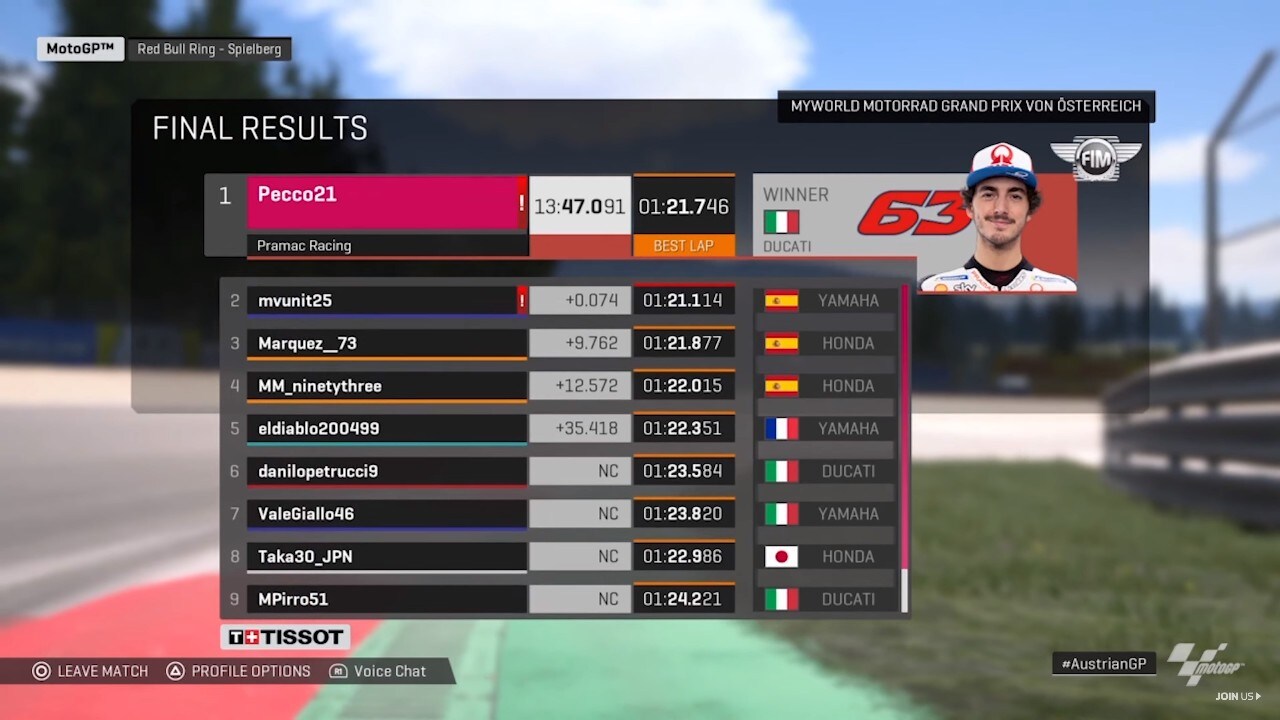Choose the Taka30_JPN player row

pyautogui.click(x=386, y=556)
